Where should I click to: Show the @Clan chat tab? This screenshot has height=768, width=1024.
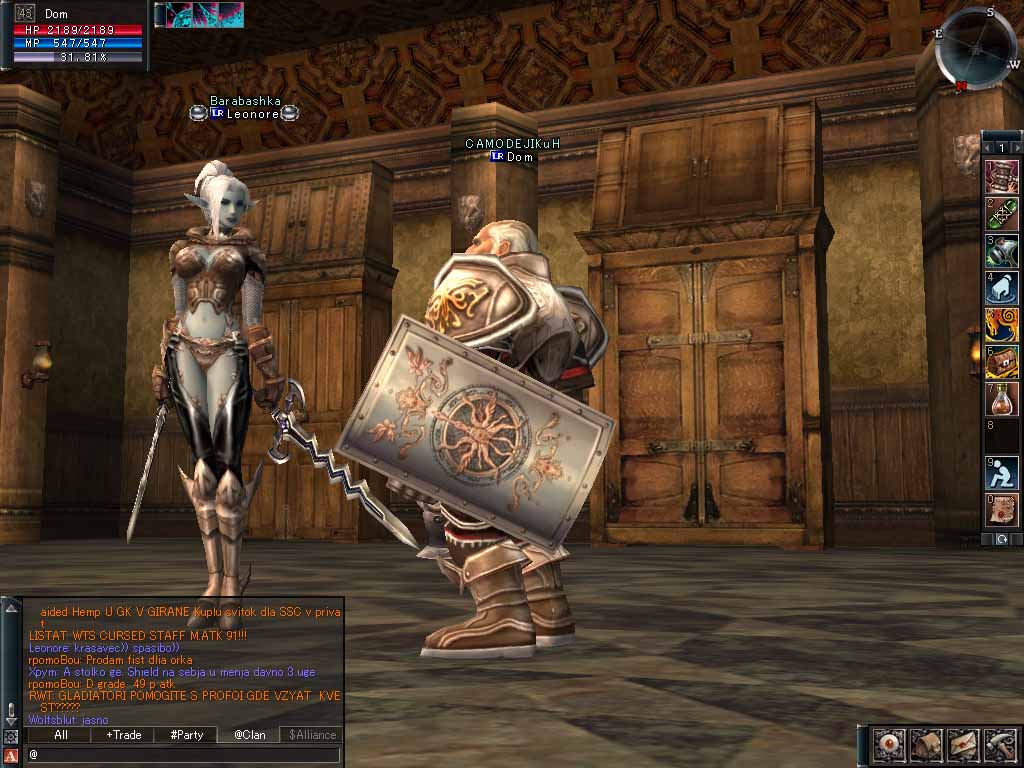(249, 735)
